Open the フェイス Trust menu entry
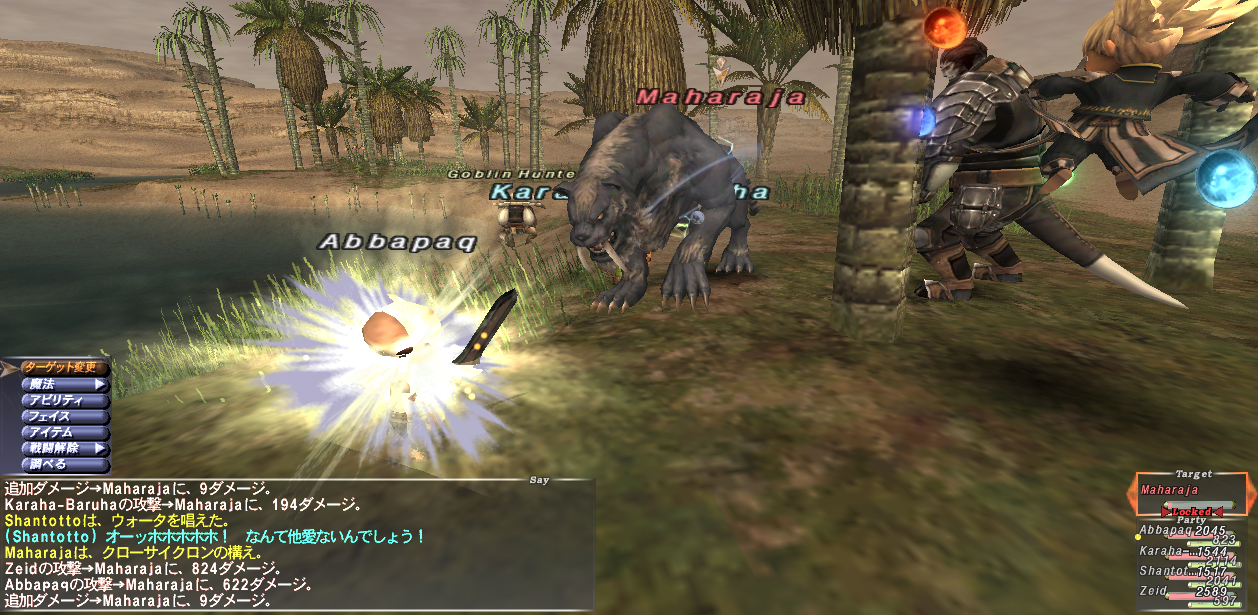 (x=62, y=416)
